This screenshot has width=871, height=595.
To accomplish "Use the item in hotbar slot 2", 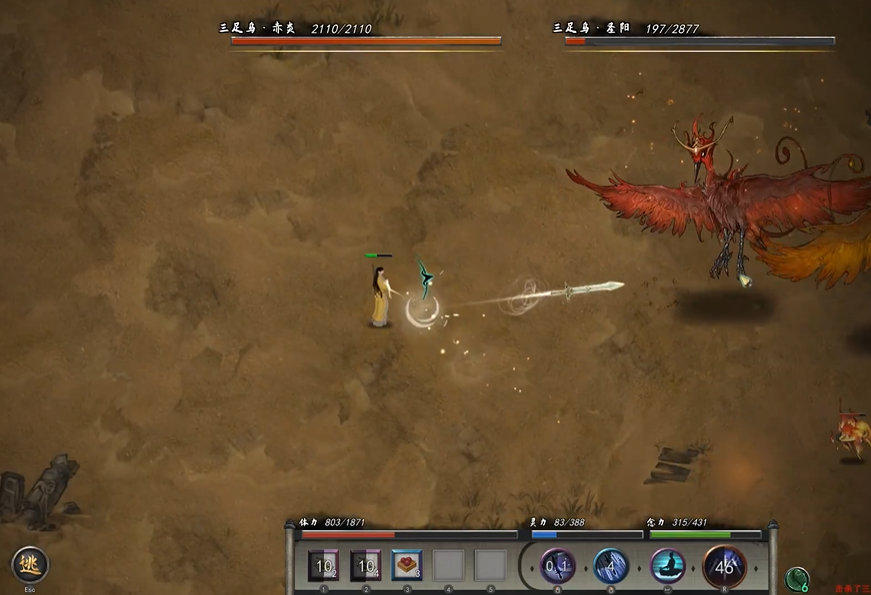I will (x=366, y=566).
